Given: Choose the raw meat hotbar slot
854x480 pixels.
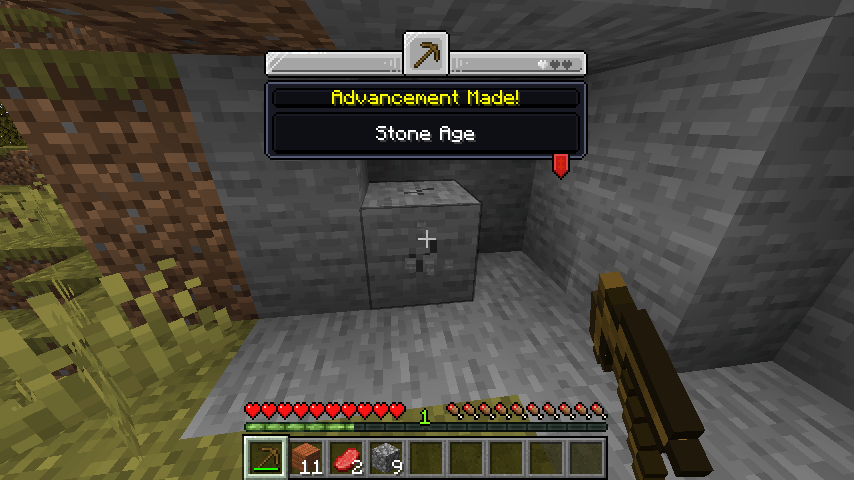Looking at the screenshot, I should 347,459.
